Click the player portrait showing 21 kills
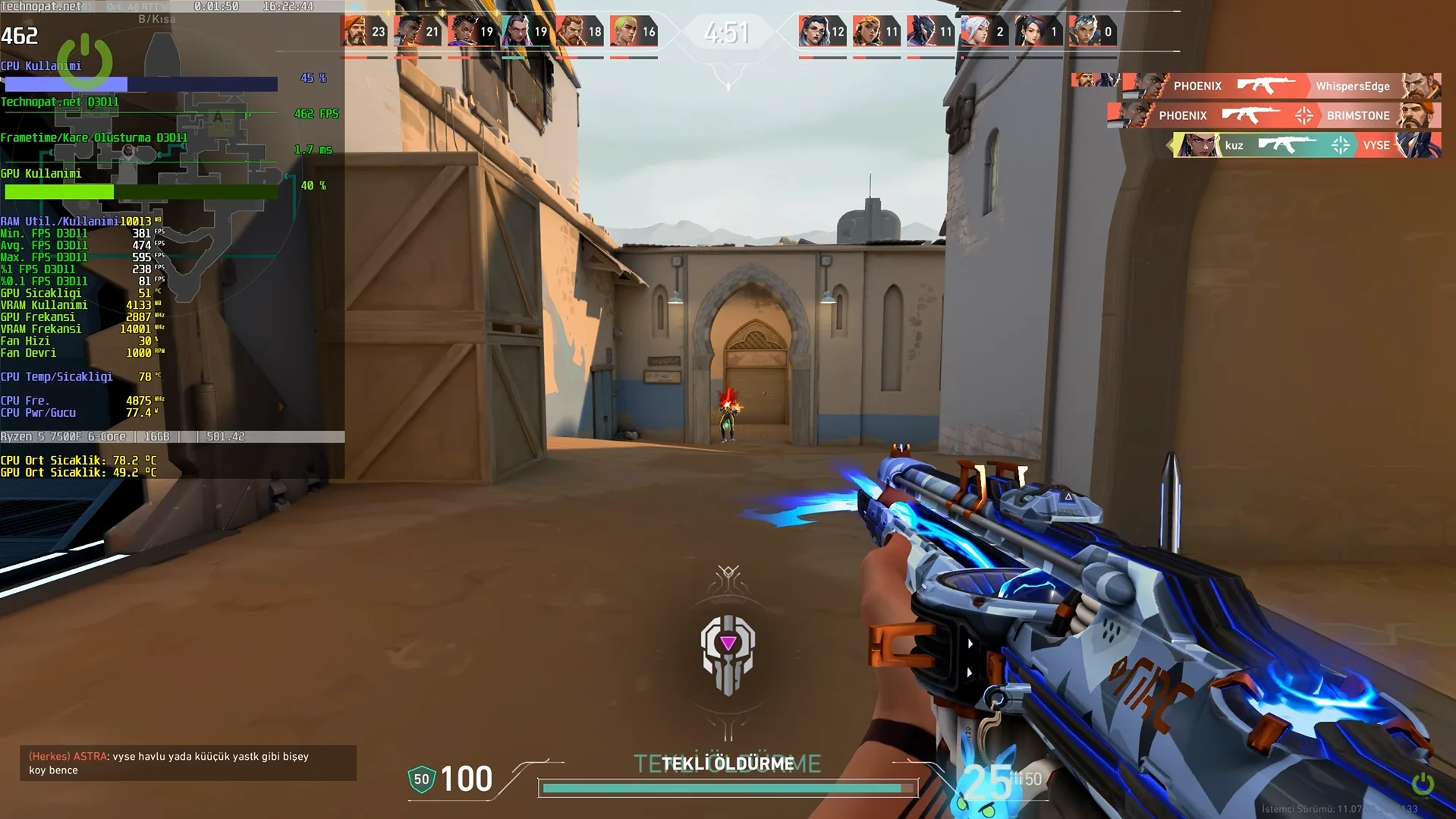 tap(408, 32)
